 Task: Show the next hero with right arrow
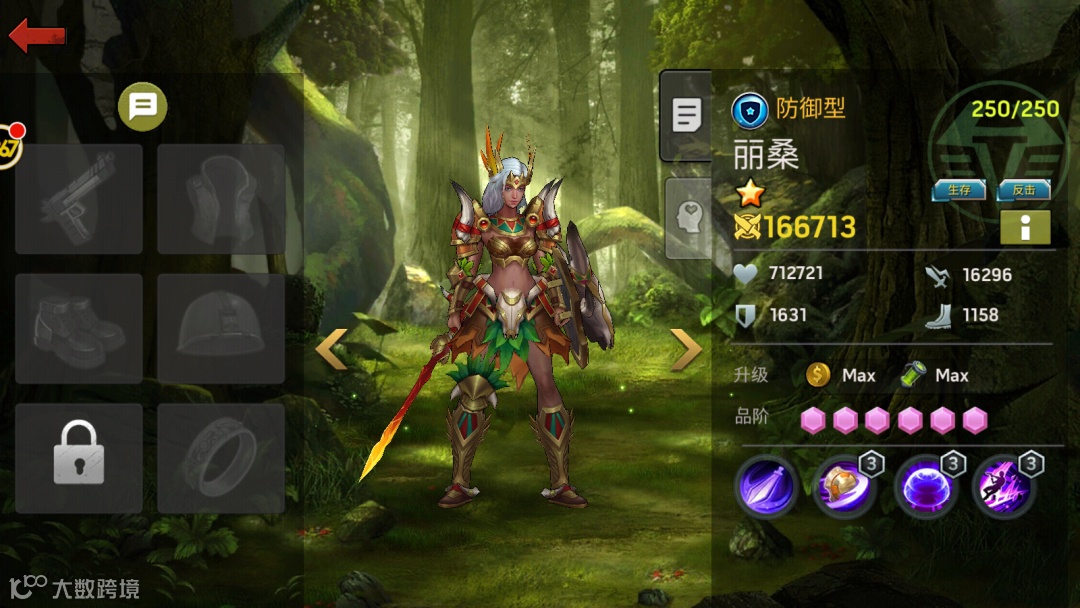[686, 349]
